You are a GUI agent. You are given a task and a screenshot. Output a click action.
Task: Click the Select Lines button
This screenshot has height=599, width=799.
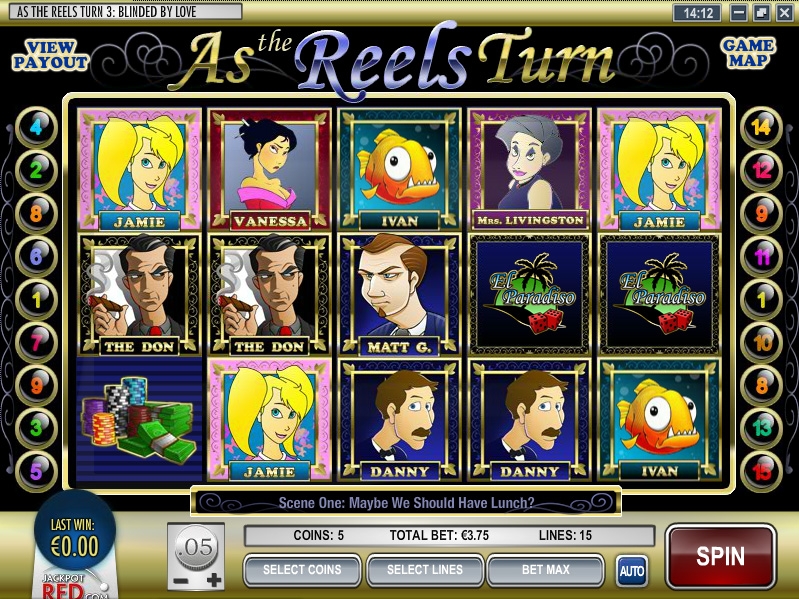(425, 570)
